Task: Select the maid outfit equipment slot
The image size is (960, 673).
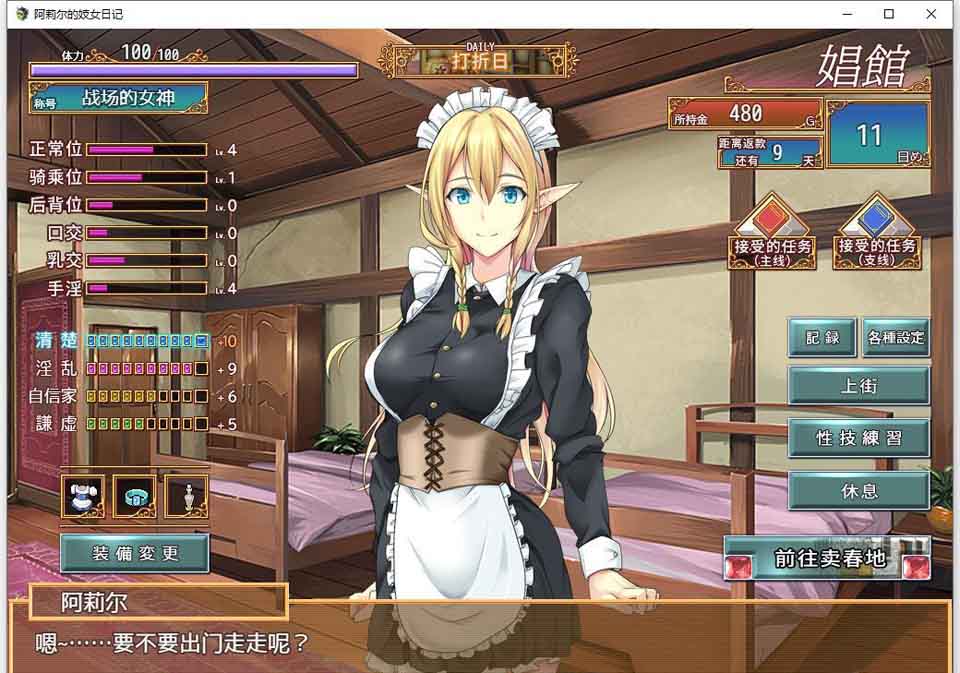Action: [x=84, y=496]
